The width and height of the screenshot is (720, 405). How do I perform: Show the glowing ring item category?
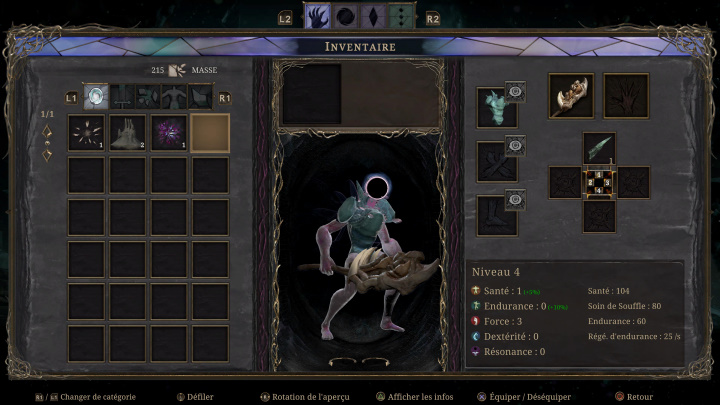(95, 97)
